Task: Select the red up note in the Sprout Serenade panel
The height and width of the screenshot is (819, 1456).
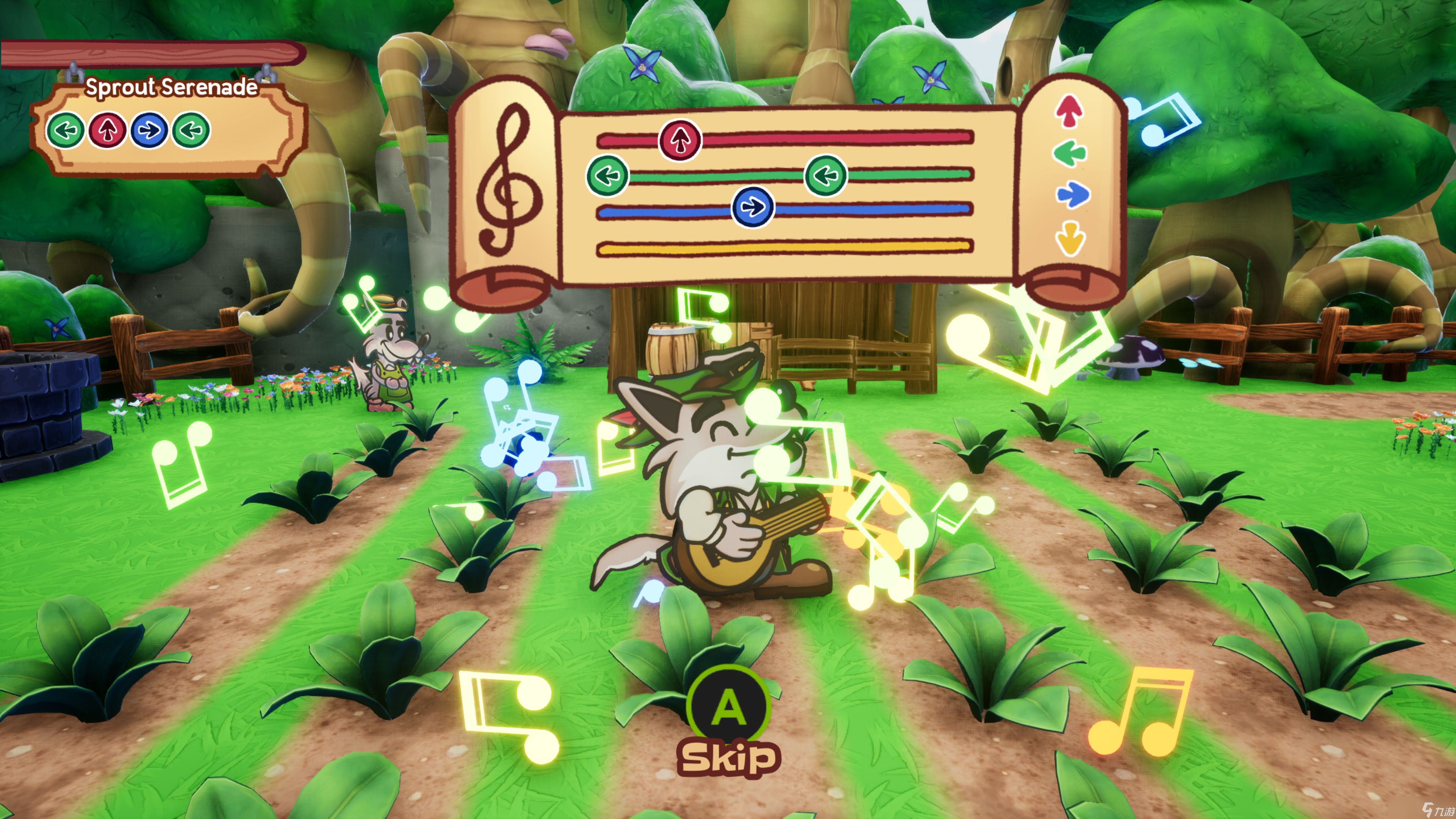Action: [107, 130]
